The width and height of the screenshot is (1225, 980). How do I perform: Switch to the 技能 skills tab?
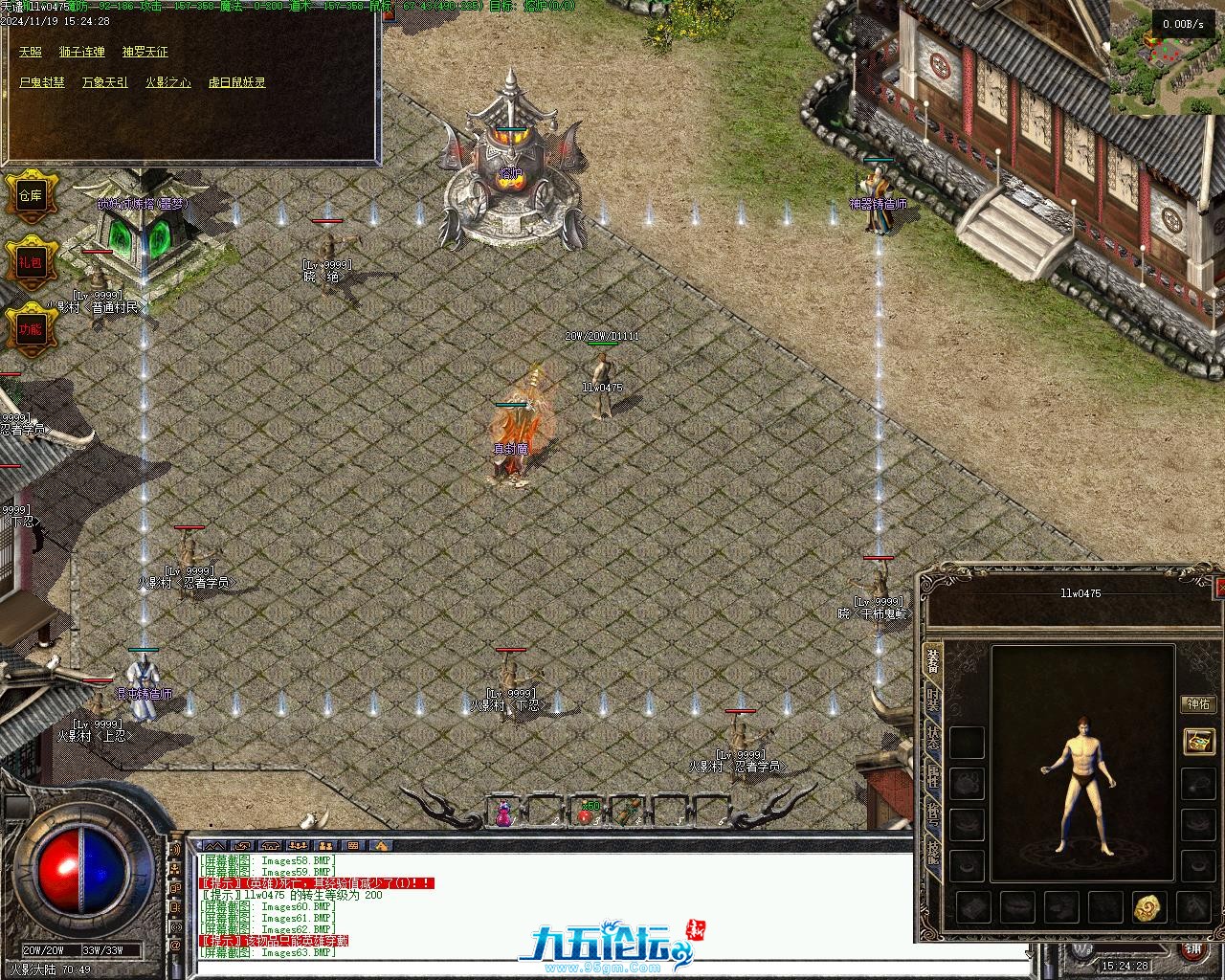[x=932, y=815]
